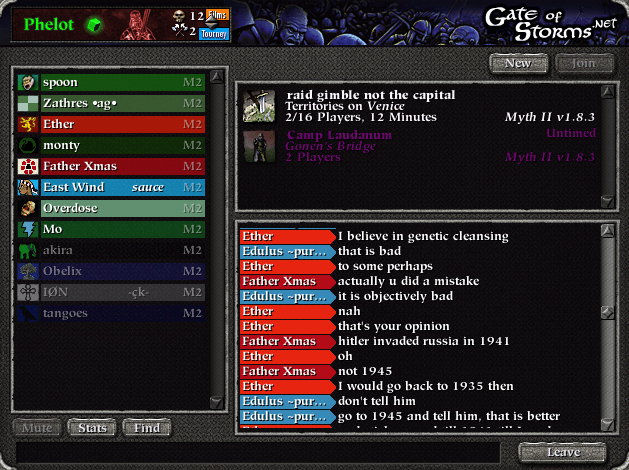Select player Zathres in the list

[x=111, y=103]
